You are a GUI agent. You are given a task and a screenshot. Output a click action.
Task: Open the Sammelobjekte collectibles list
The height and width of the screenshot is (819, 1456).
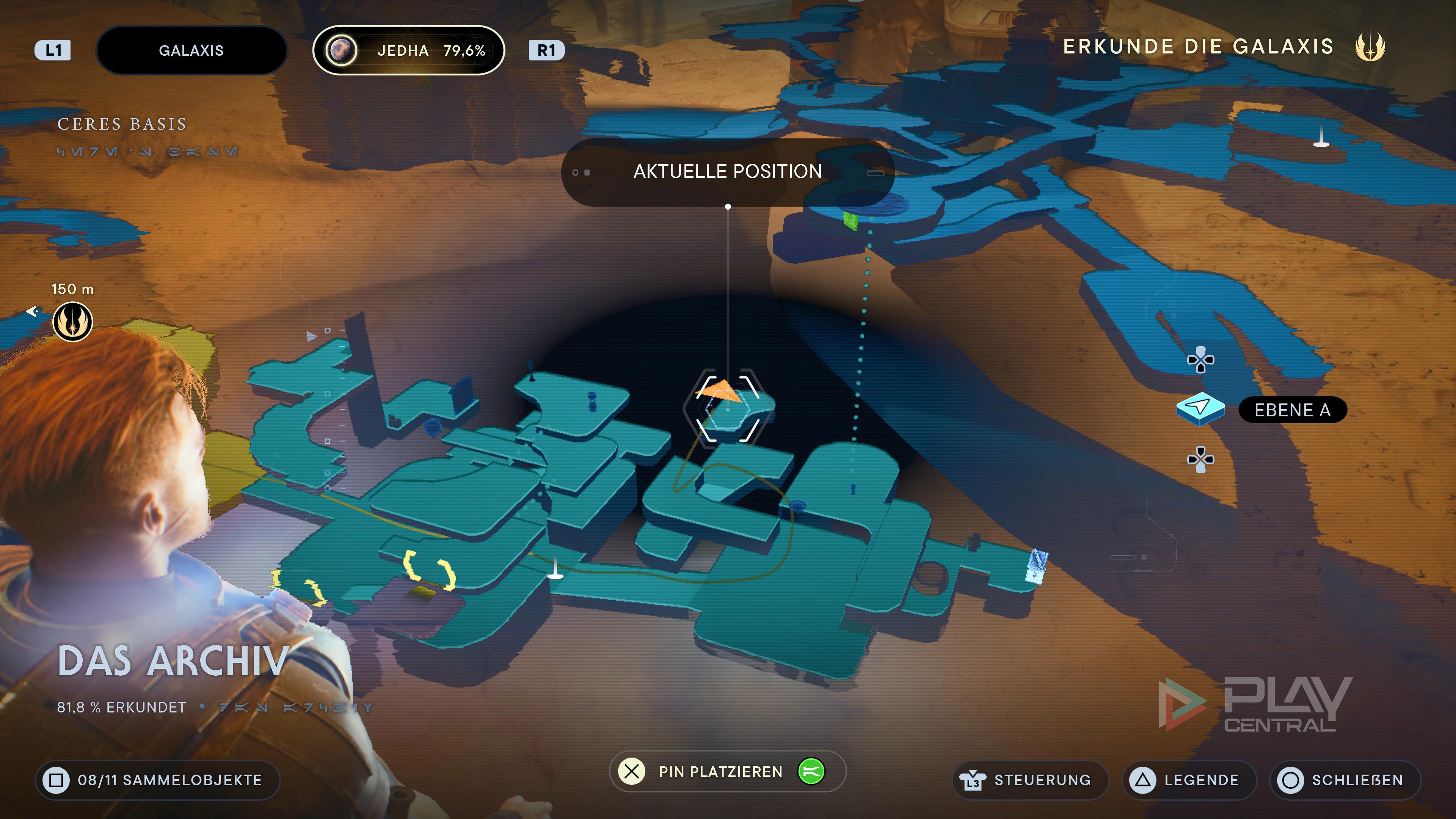pos(158,780)
